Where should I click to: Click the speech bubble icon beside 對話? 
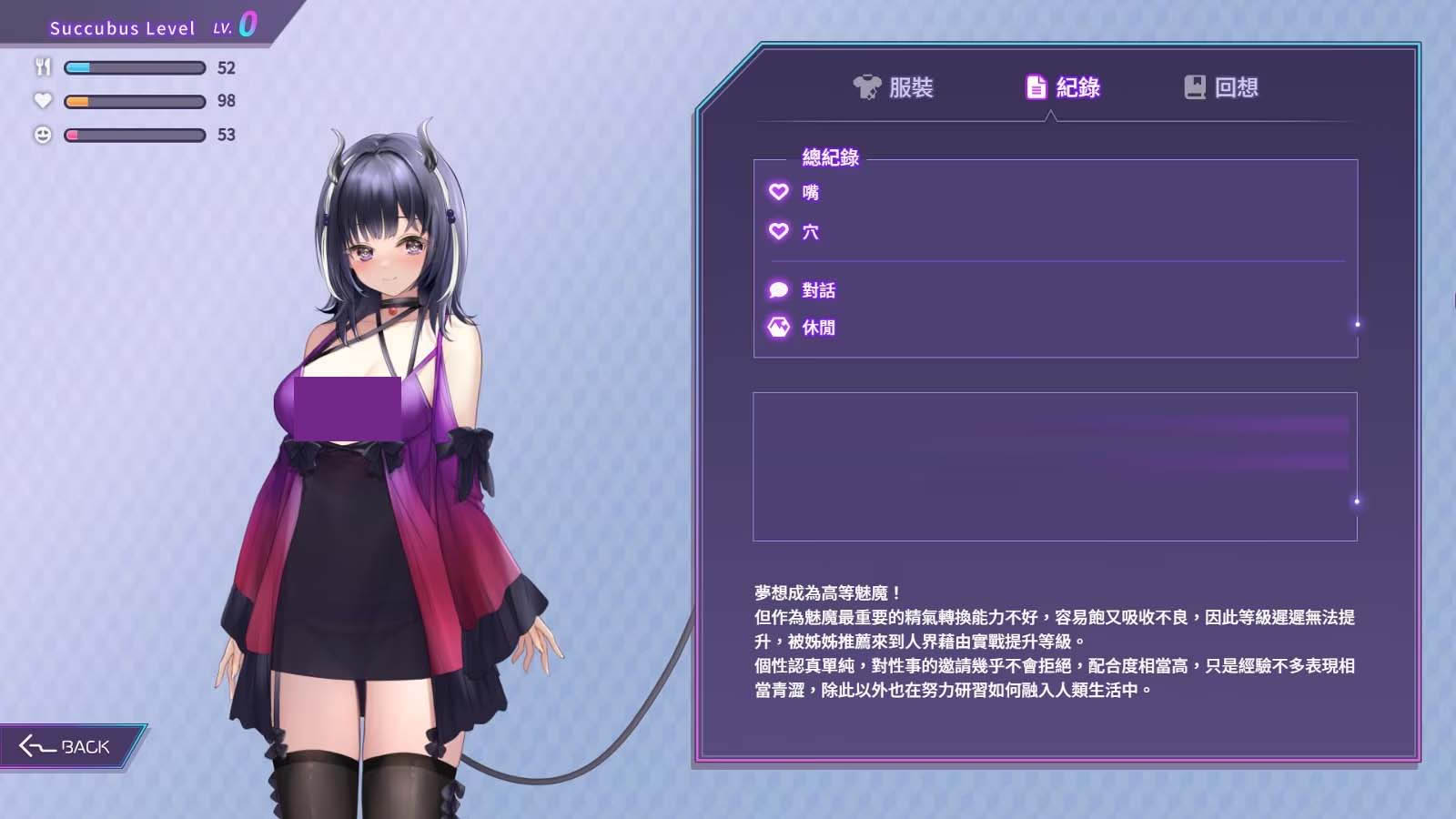[777, 288]
